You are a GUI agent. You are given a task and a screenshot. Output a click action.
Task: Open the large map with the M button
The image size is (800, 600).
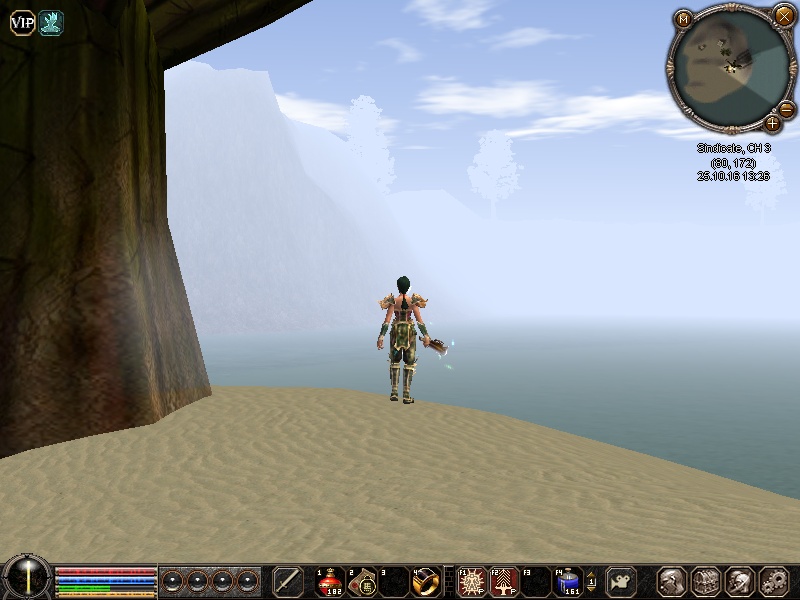pyautogui.click(x=684, y=19)
